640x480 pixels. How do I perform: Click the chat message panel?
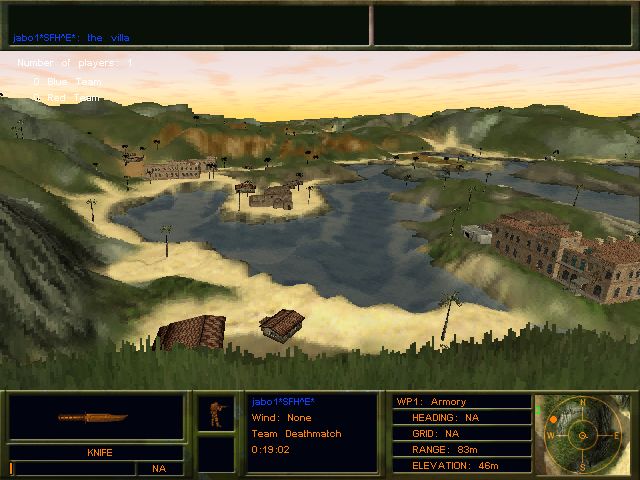[x=188, y=25]
